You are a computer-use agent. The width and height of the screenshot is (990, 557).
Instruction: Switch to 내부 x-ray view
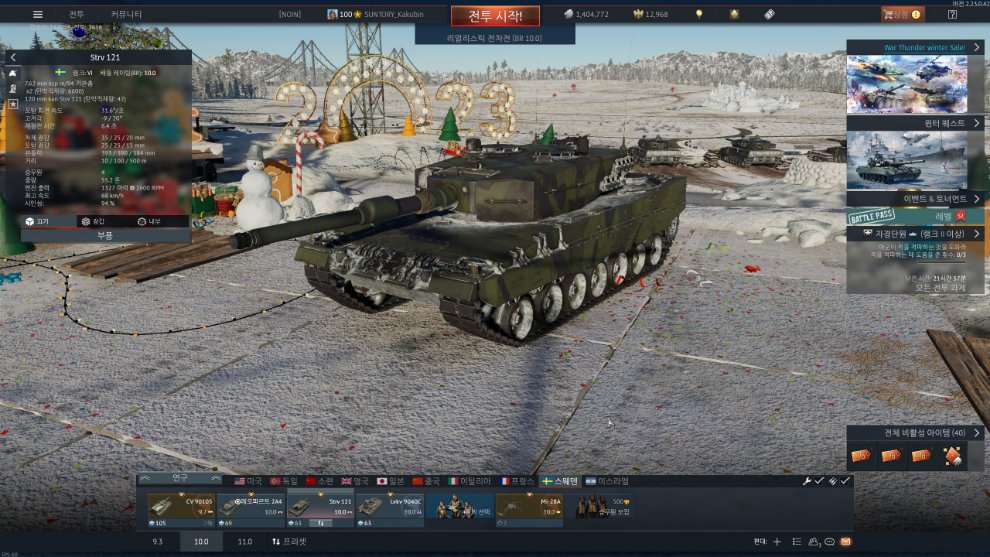pyautogui.click(x=149, y=221)
